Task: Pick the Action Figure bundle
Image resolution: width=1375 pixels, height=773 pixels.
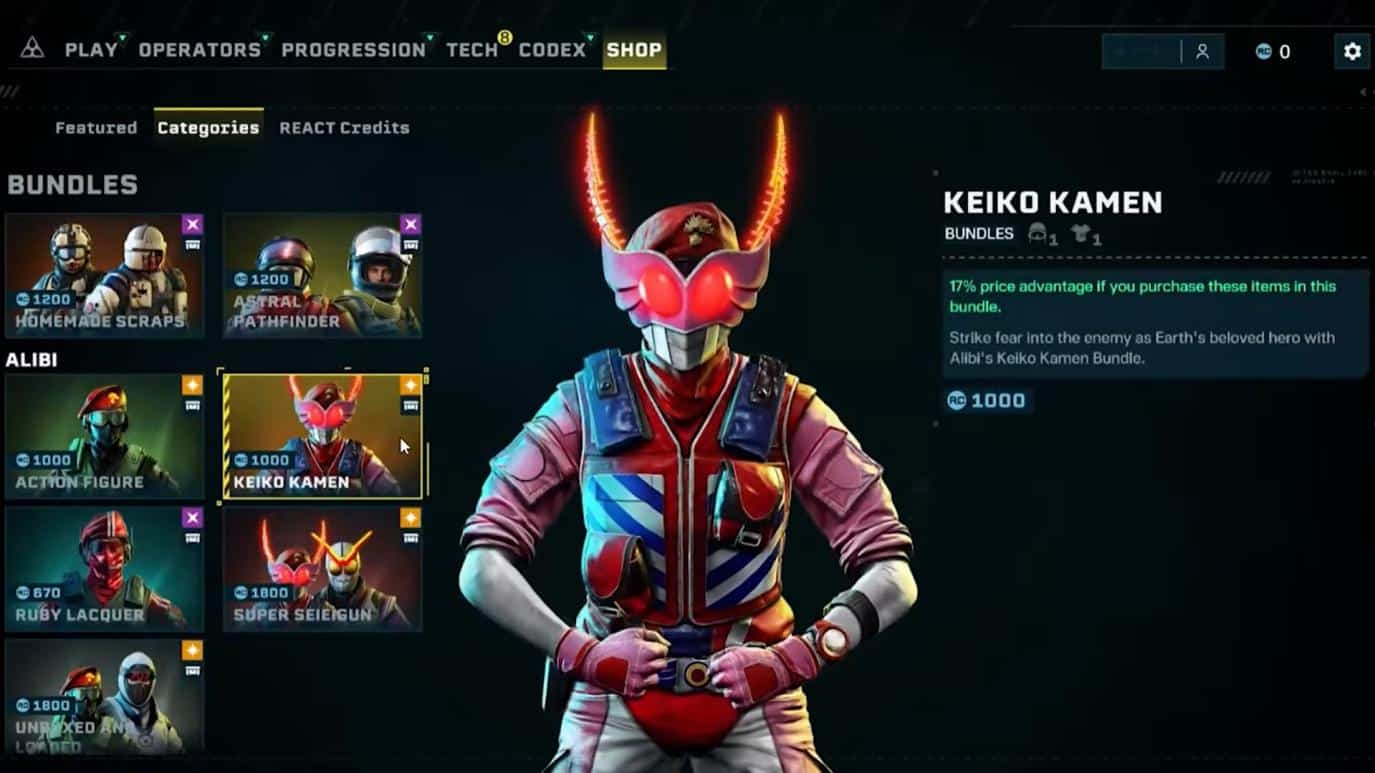Action: (104, 436)
